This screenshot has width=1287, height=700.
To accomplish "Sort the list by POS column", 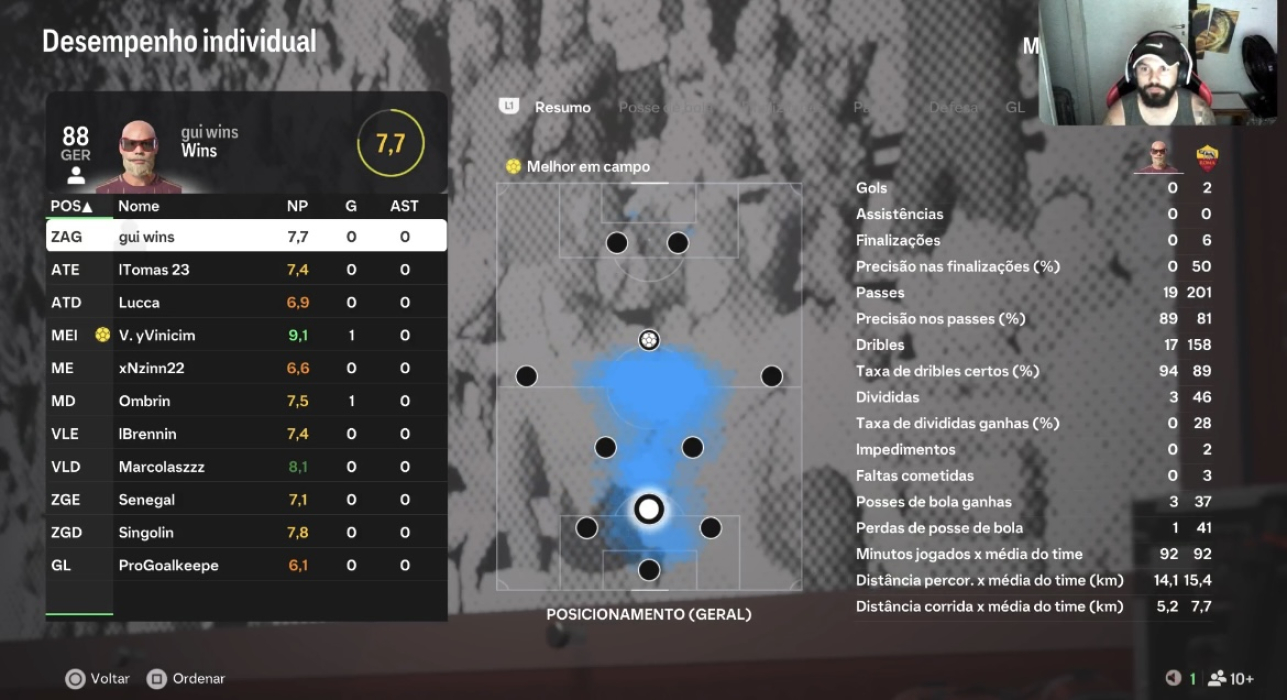I will coord(71,207).
